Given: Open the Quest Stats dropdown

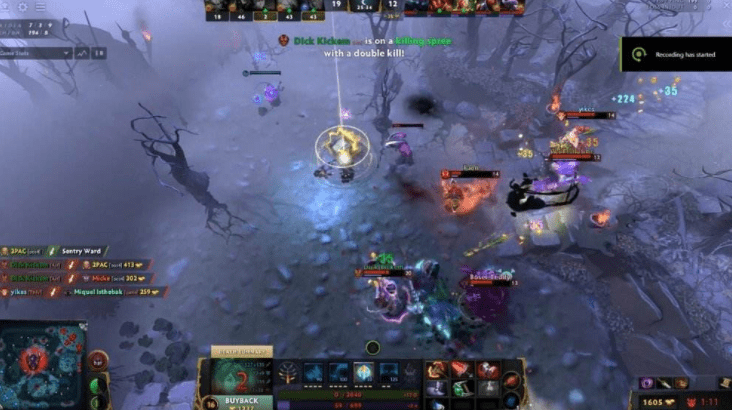Looking at the screenshot, I should [x=37, y=52].
